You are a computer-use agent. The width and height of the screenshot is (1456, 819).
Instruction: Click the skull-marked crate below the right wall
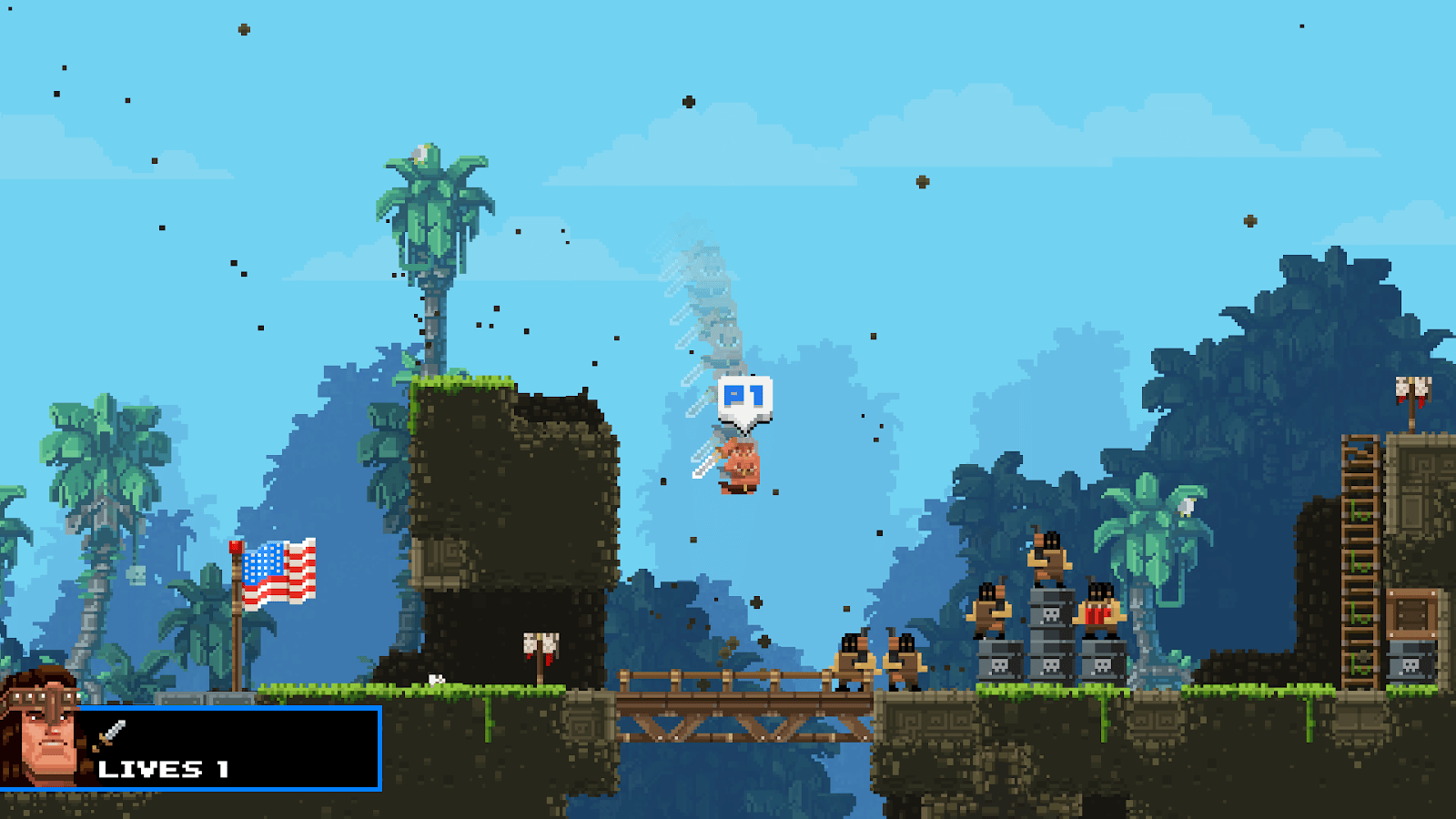coord(1409,664)
